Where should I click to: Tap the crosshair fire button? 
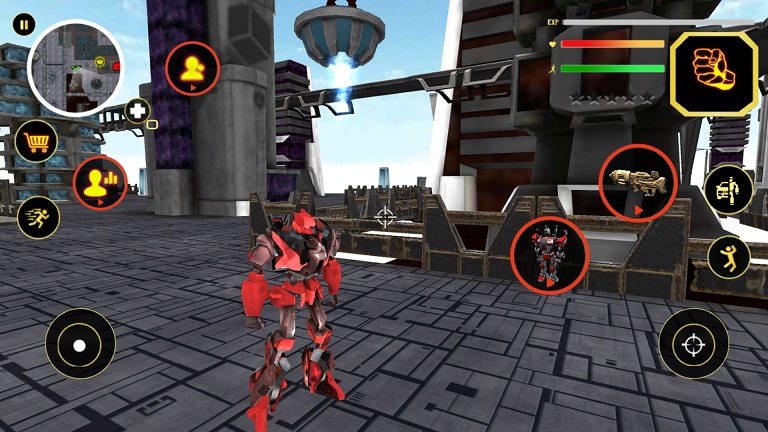tap(693, 343)
